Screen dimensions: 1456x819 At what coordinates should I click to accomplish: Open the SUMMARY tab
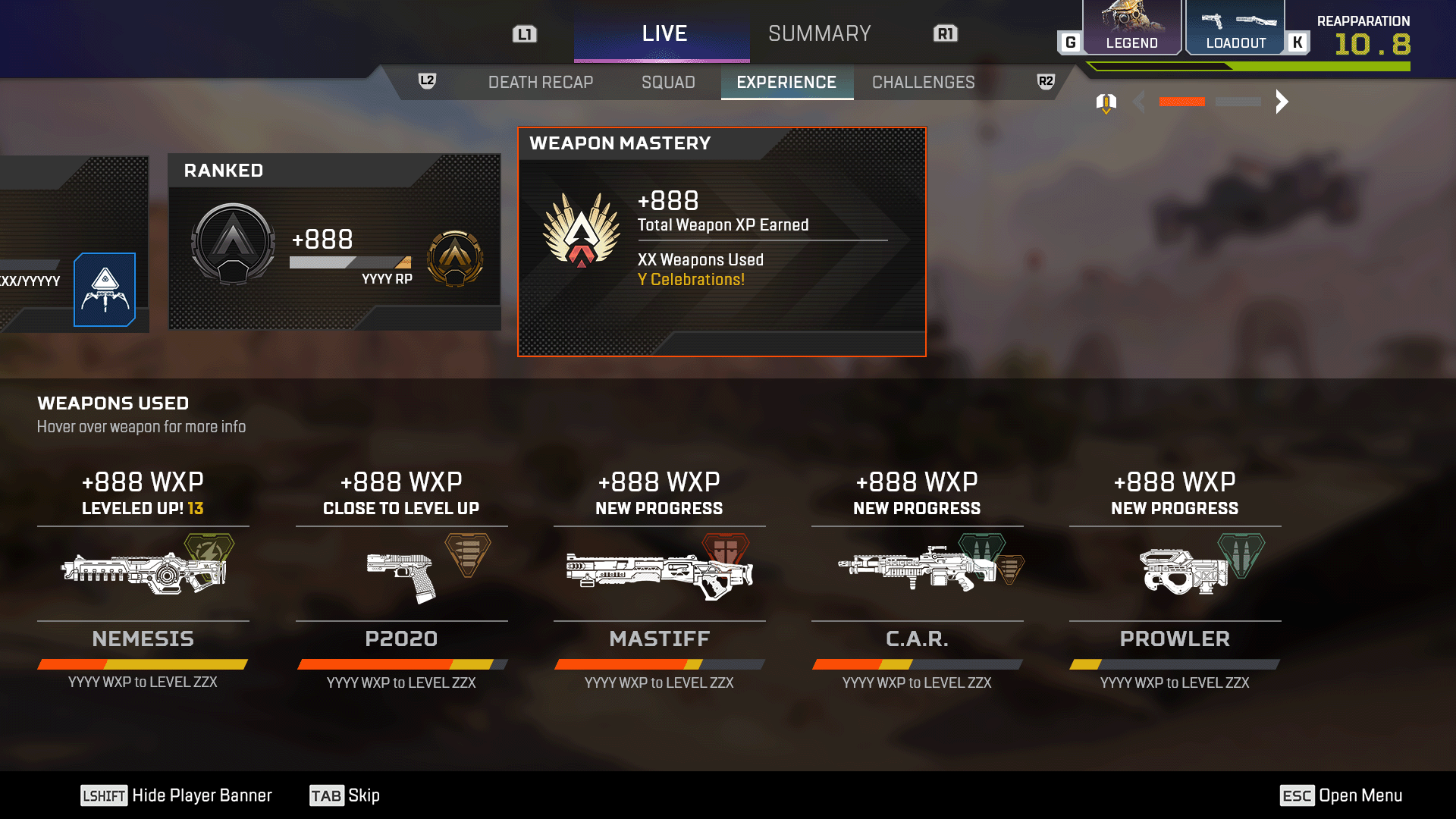(819, 33)
